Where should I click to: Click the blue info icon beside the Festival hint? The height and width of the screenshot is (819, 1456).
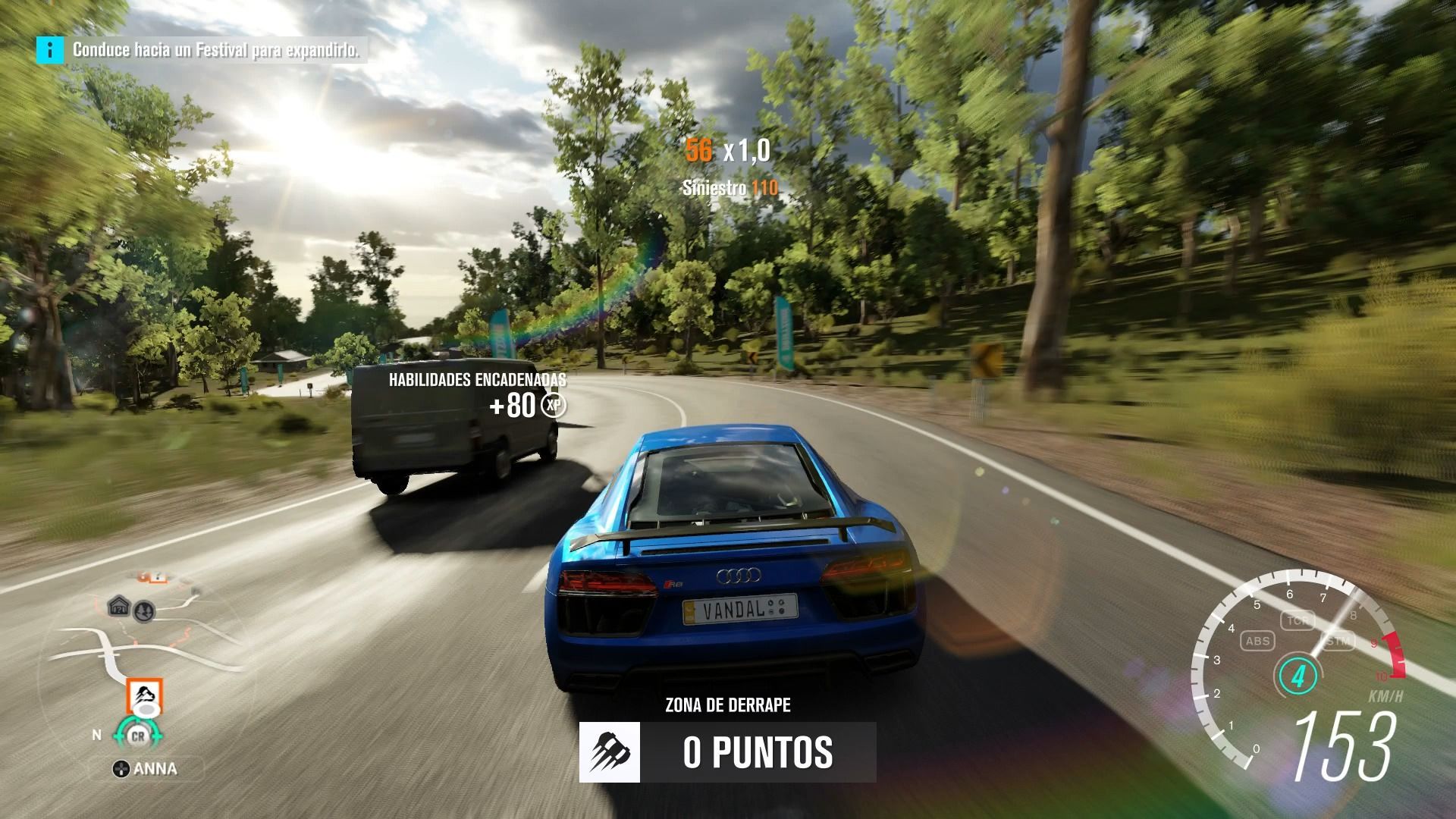[x=50, y=50]
